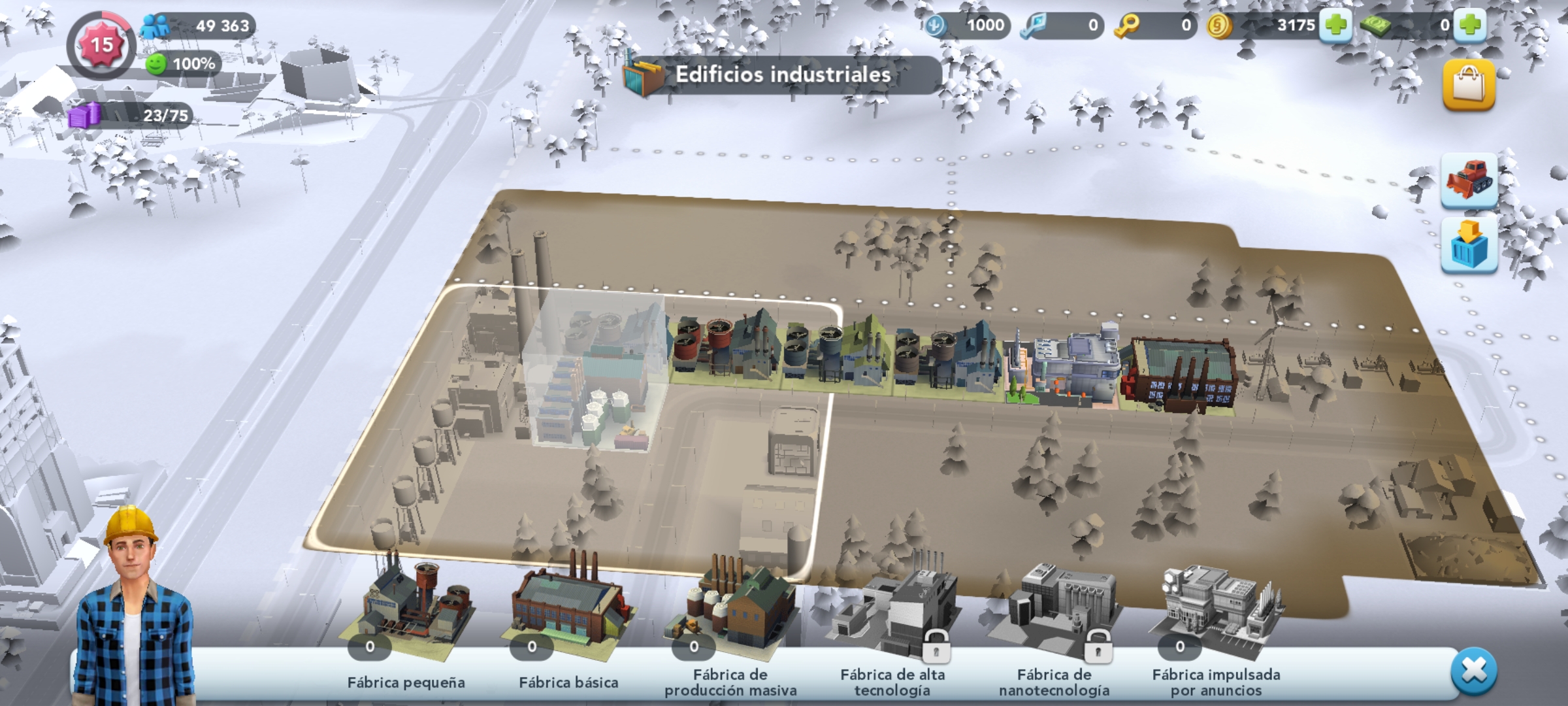Activate the bulldozer tool
The image size is (1568, 706).
coord(1469,180)
